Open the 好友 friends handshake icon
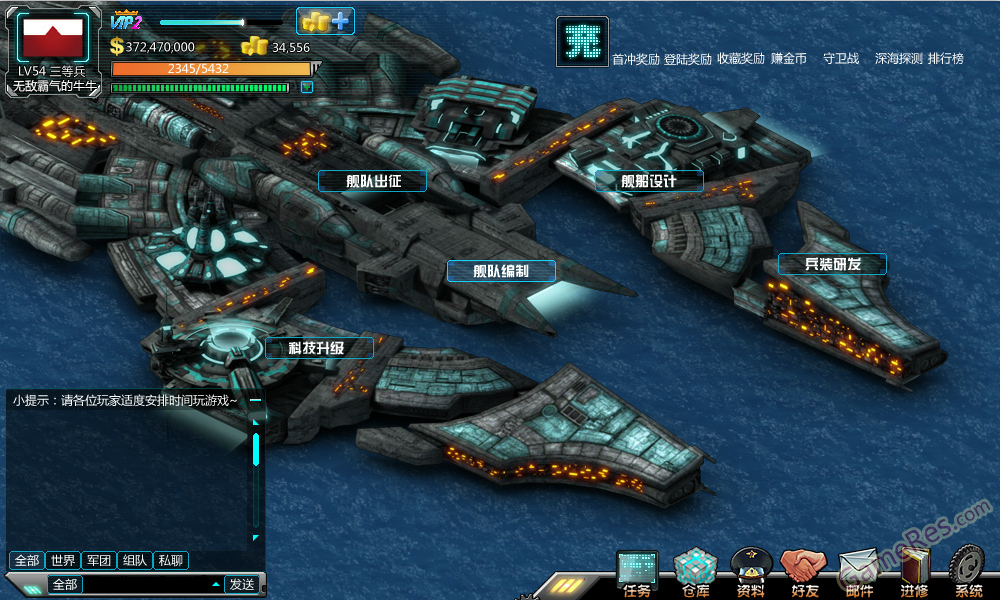The height and width of the screenshot is (600, 1000). (x=804, y=573)
